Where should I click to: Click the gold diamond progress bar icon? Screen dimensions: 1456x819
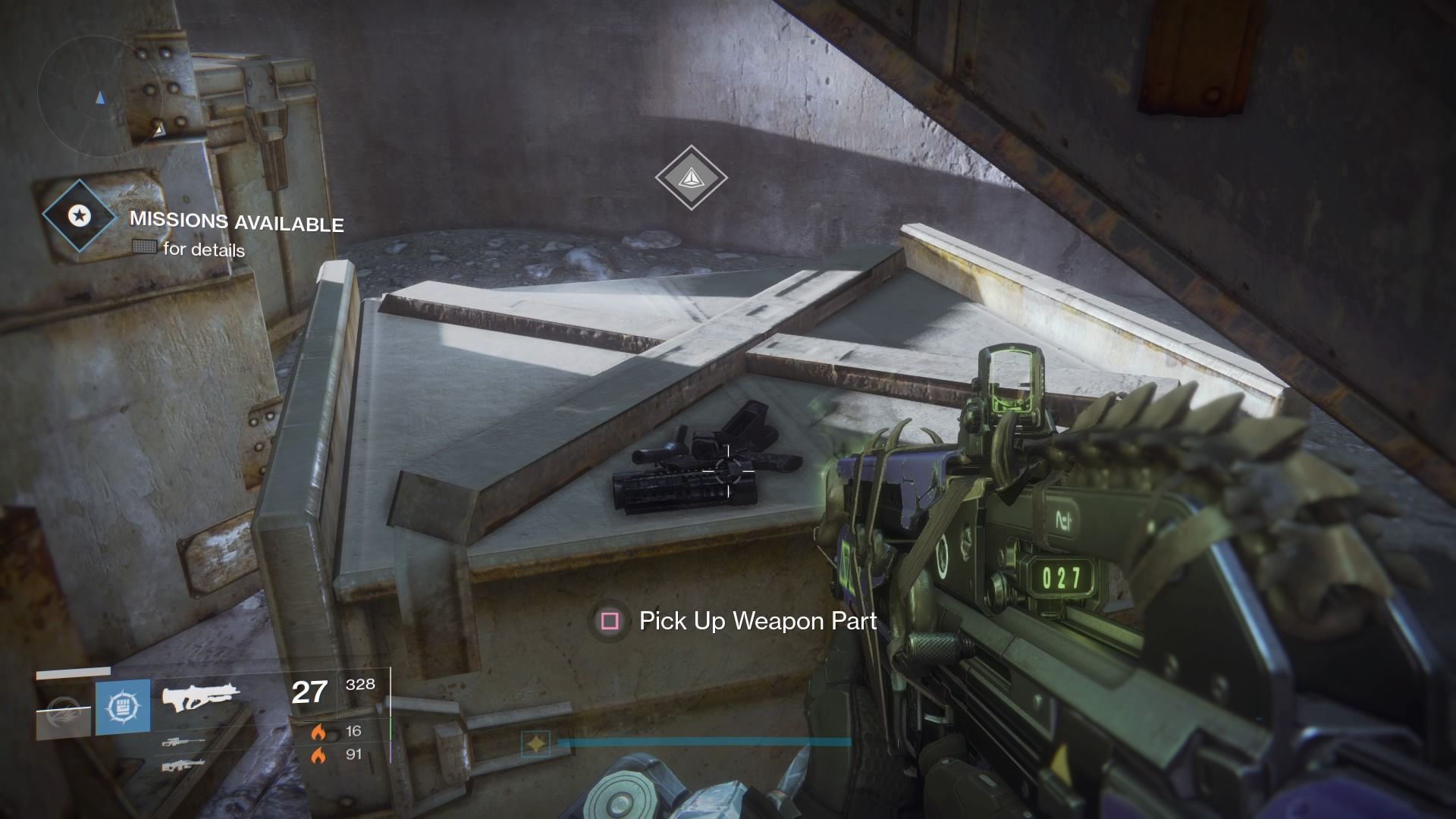pyautogui.click(x=537, y=744)
